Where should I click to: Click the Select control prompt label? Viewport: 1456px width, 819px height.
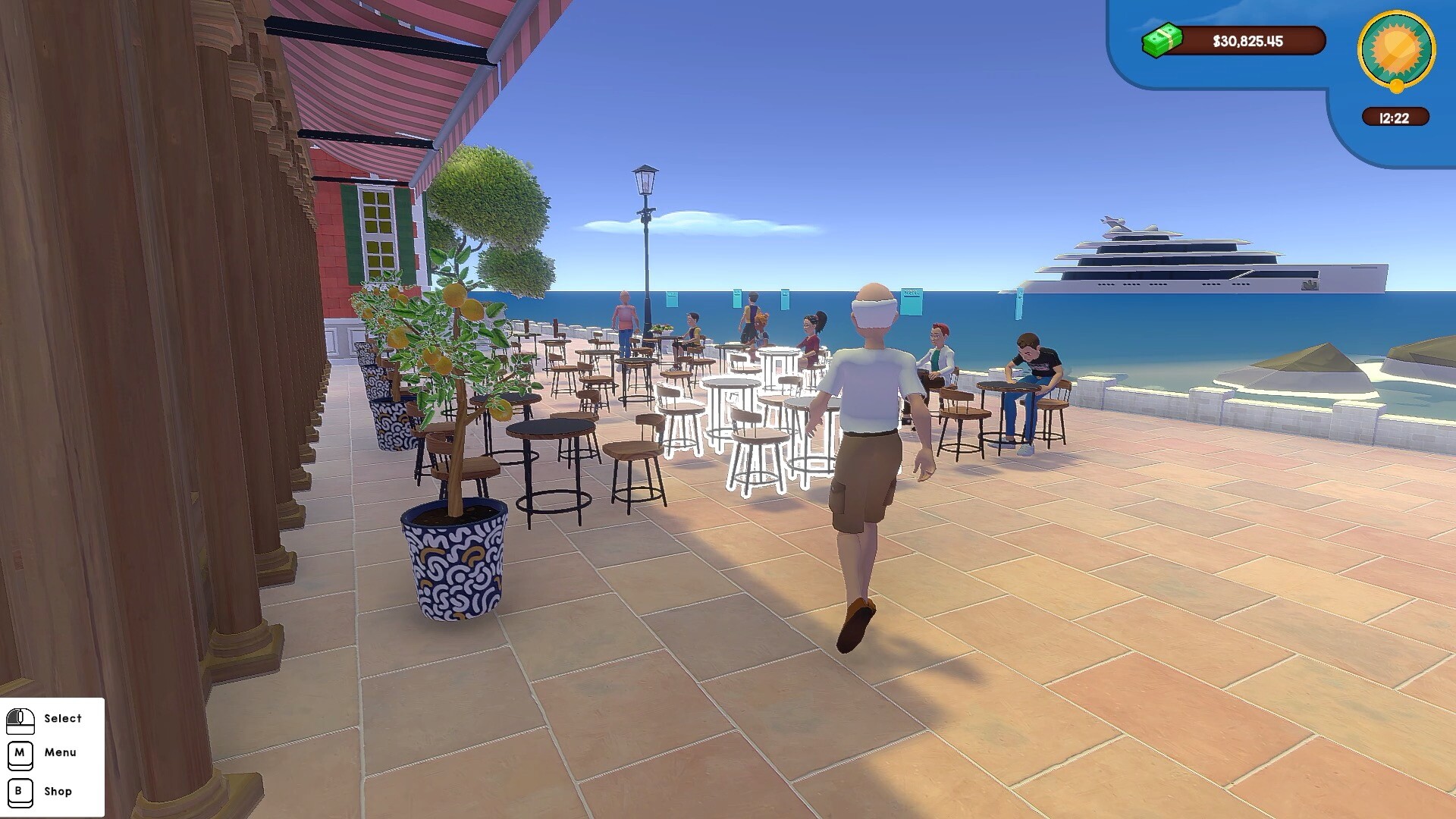(x=64, y=718)
